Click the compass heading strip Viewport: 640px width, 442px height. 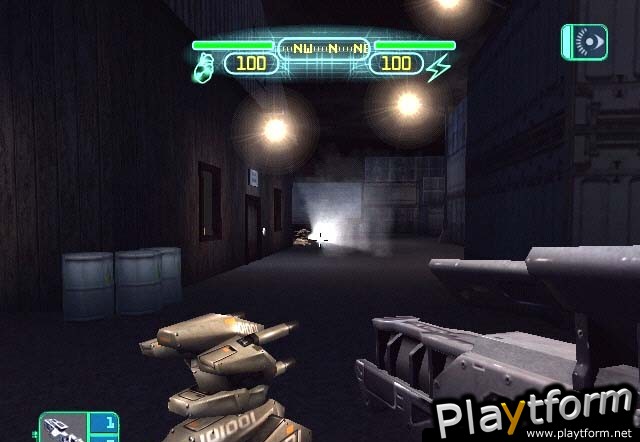(323, 45)
